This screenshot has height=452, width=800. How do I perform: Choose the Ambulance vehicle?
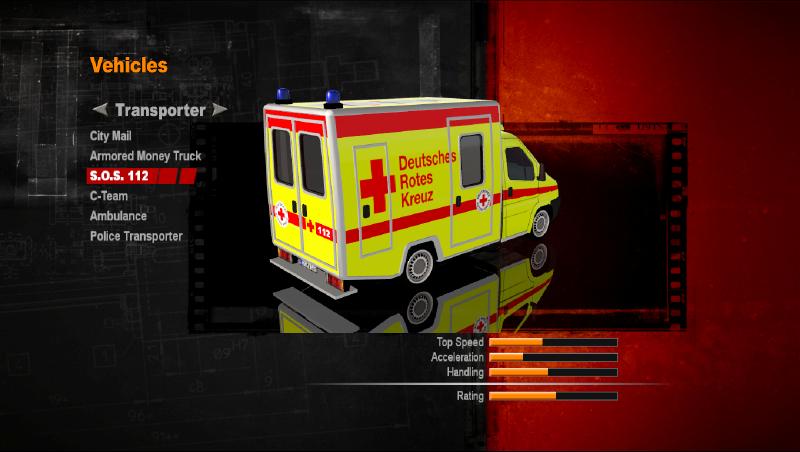coord(118,216)
